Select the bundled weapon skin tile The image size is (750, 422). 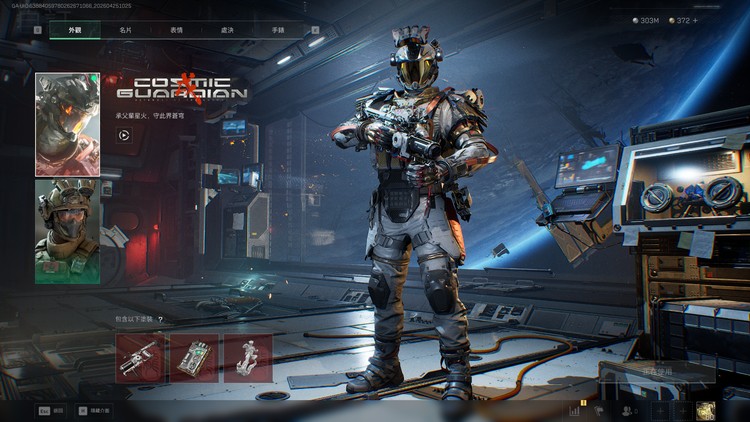[139, 358]
